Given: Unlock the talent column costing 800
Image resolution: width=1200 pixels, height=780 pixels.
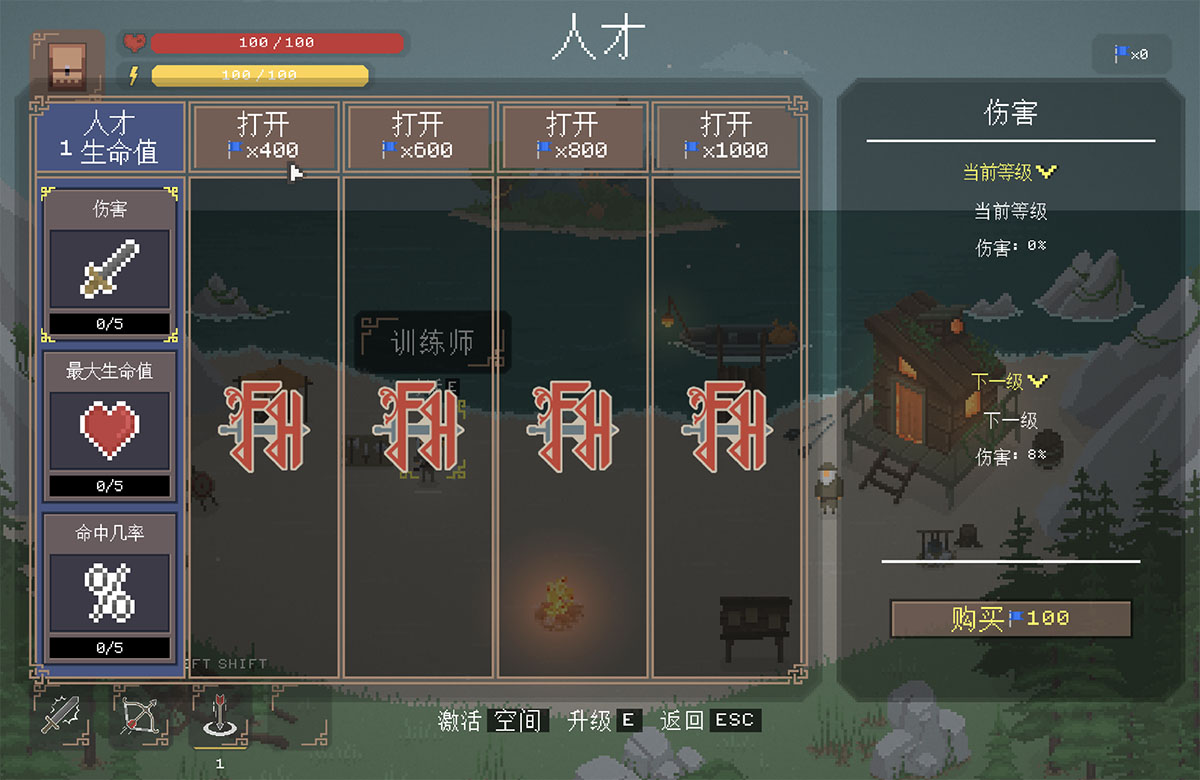Looking at the screenshot, I should (x=573, y=137).
